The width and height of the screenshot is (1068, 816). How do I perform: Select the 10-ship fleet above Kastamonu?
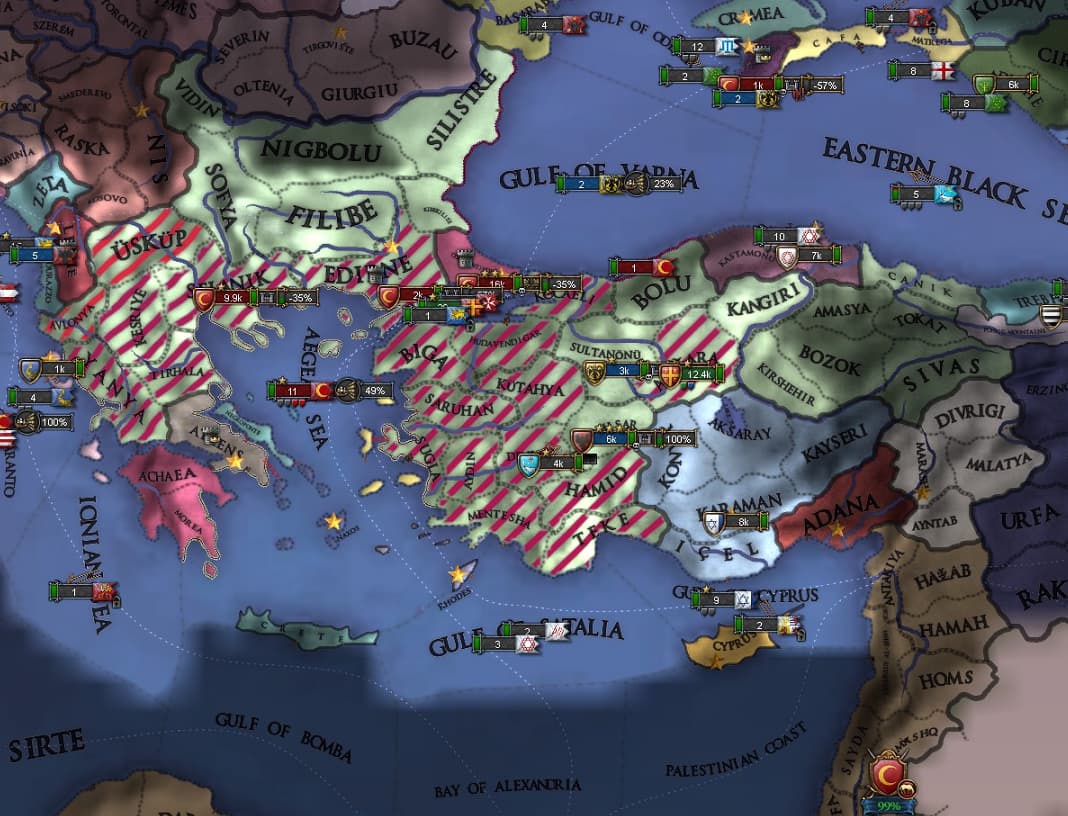[781, 236]
